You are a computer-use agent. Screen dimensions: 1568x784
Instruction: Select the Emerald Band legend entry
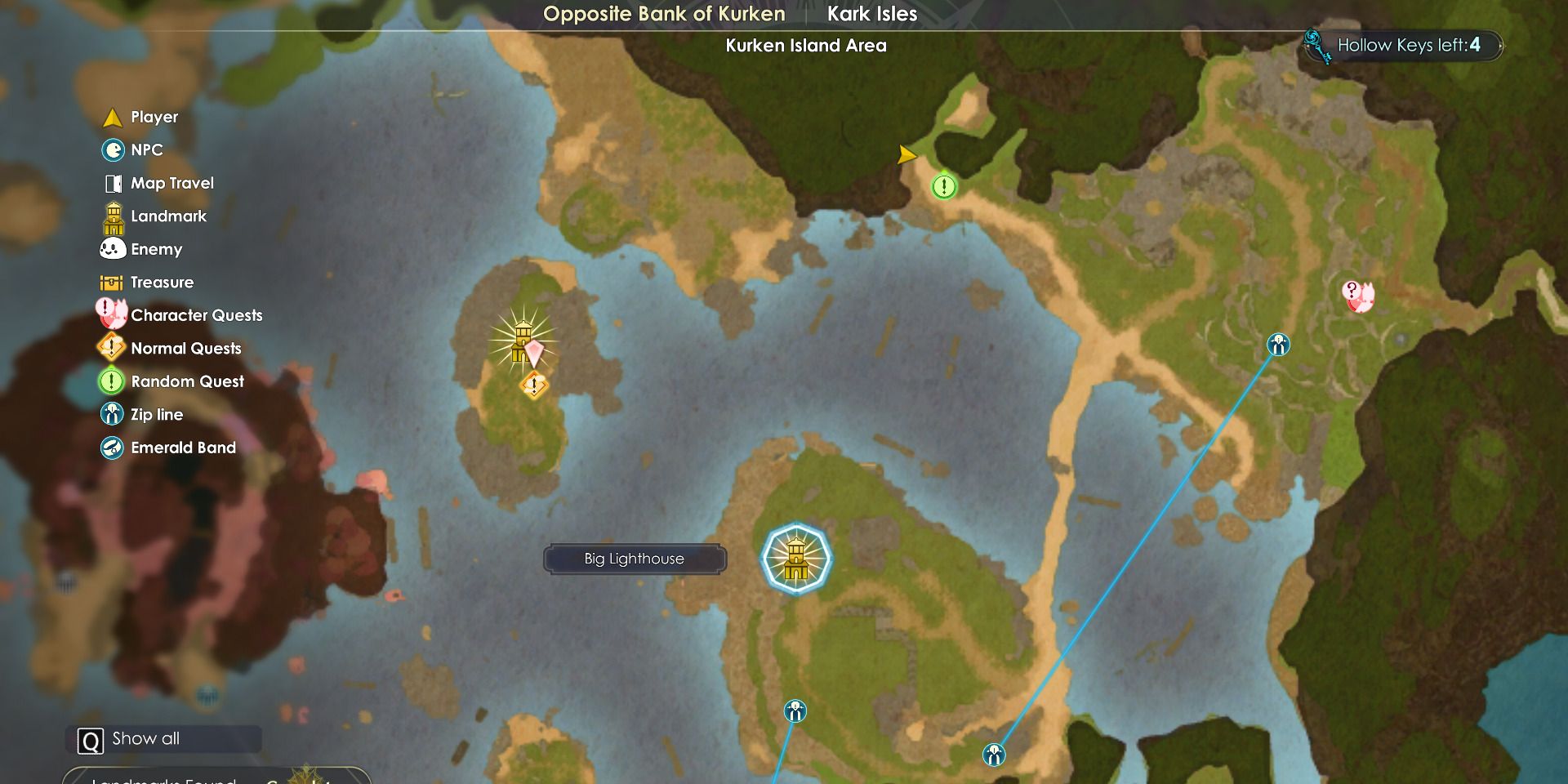(x=183, y=448)
